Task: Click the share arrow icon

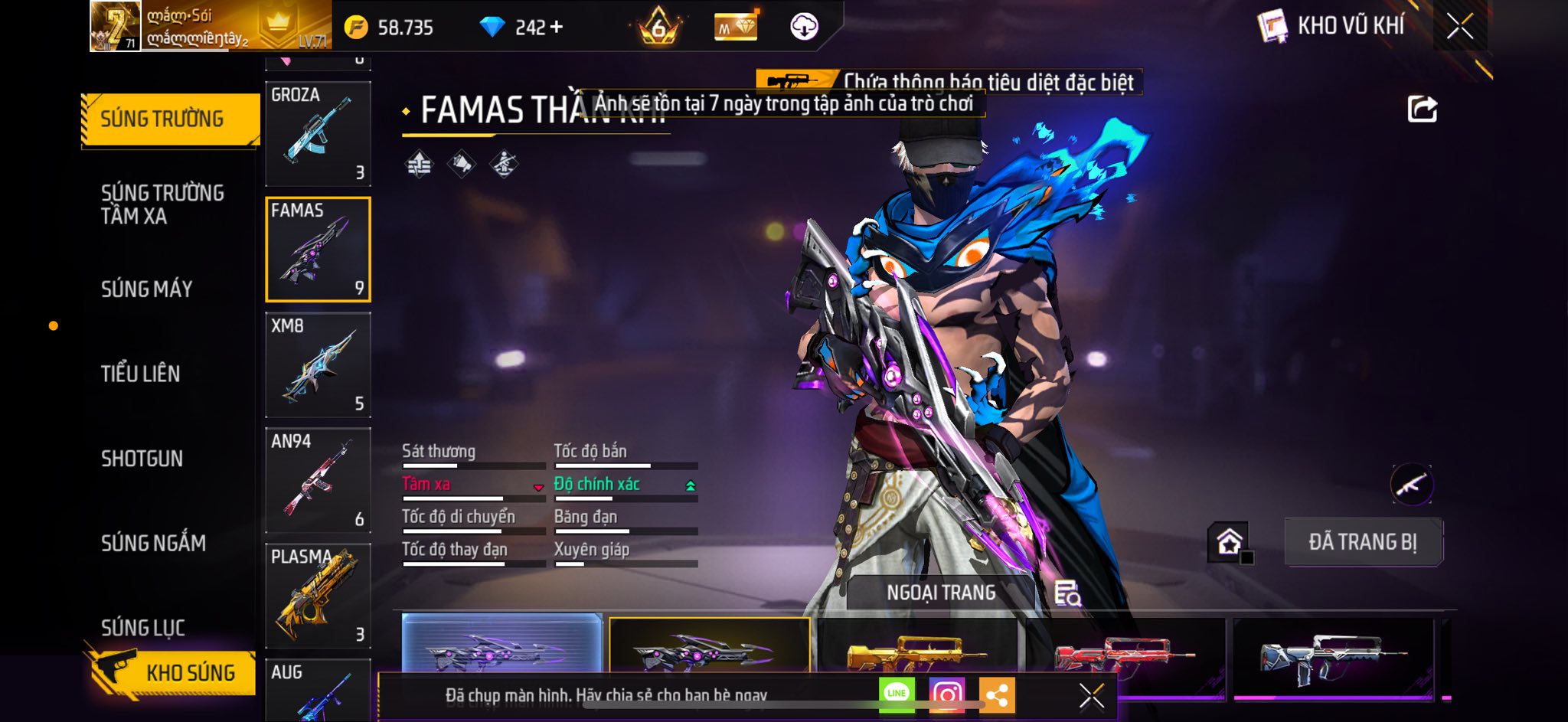Action: pyautogui.click(x=1422, y=109)
